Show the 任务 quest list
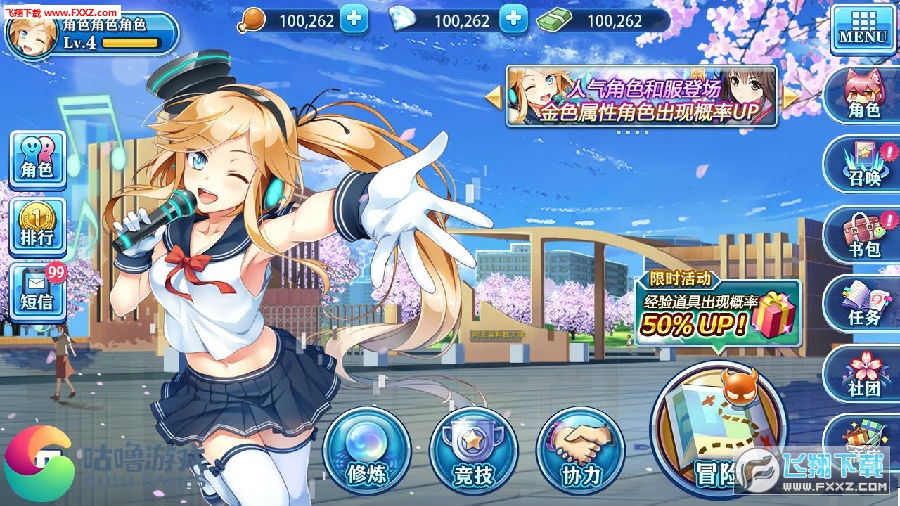The image size is (900, 506). [862, 304]
